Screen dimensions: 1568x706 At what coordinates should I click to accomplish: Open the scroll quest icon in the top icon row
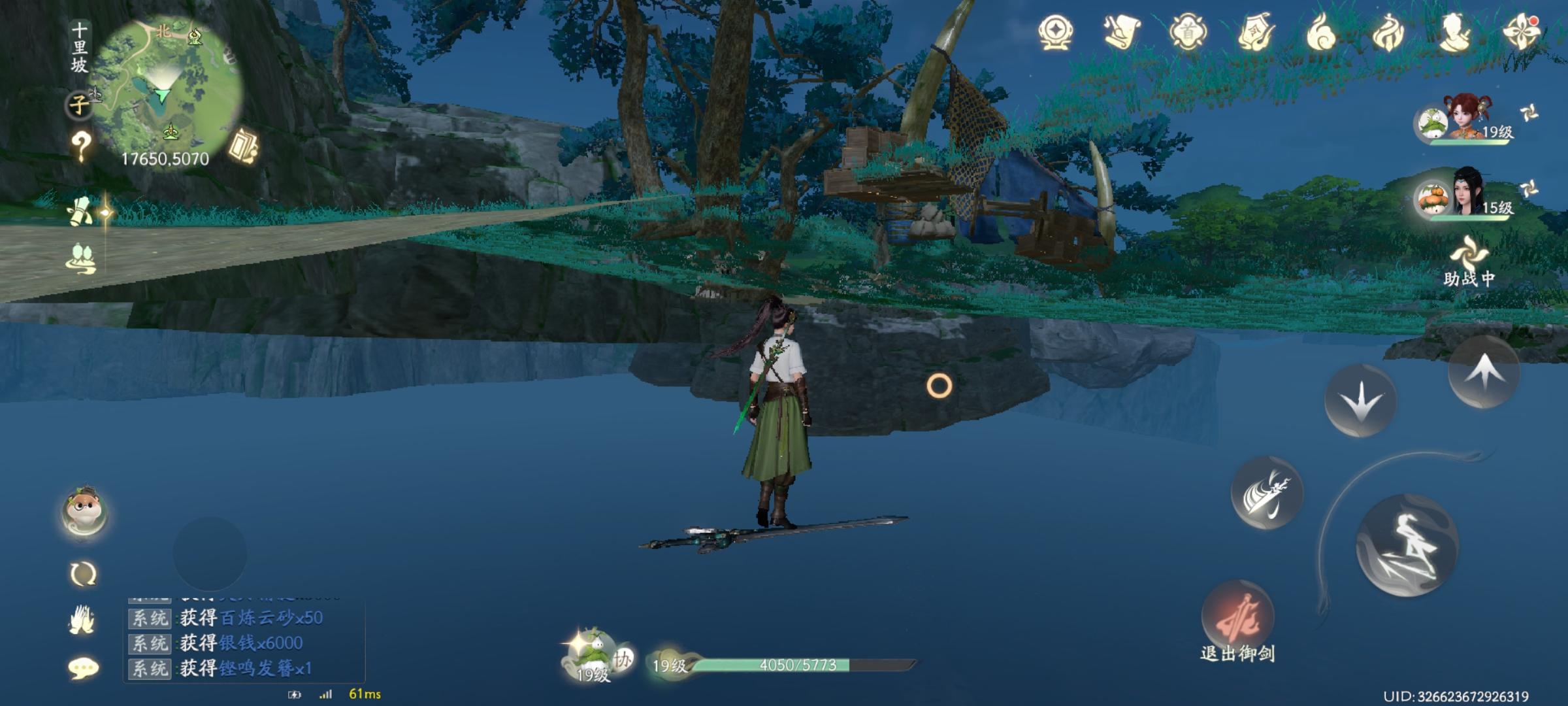pyautogui.click(x=1120, y=29)
